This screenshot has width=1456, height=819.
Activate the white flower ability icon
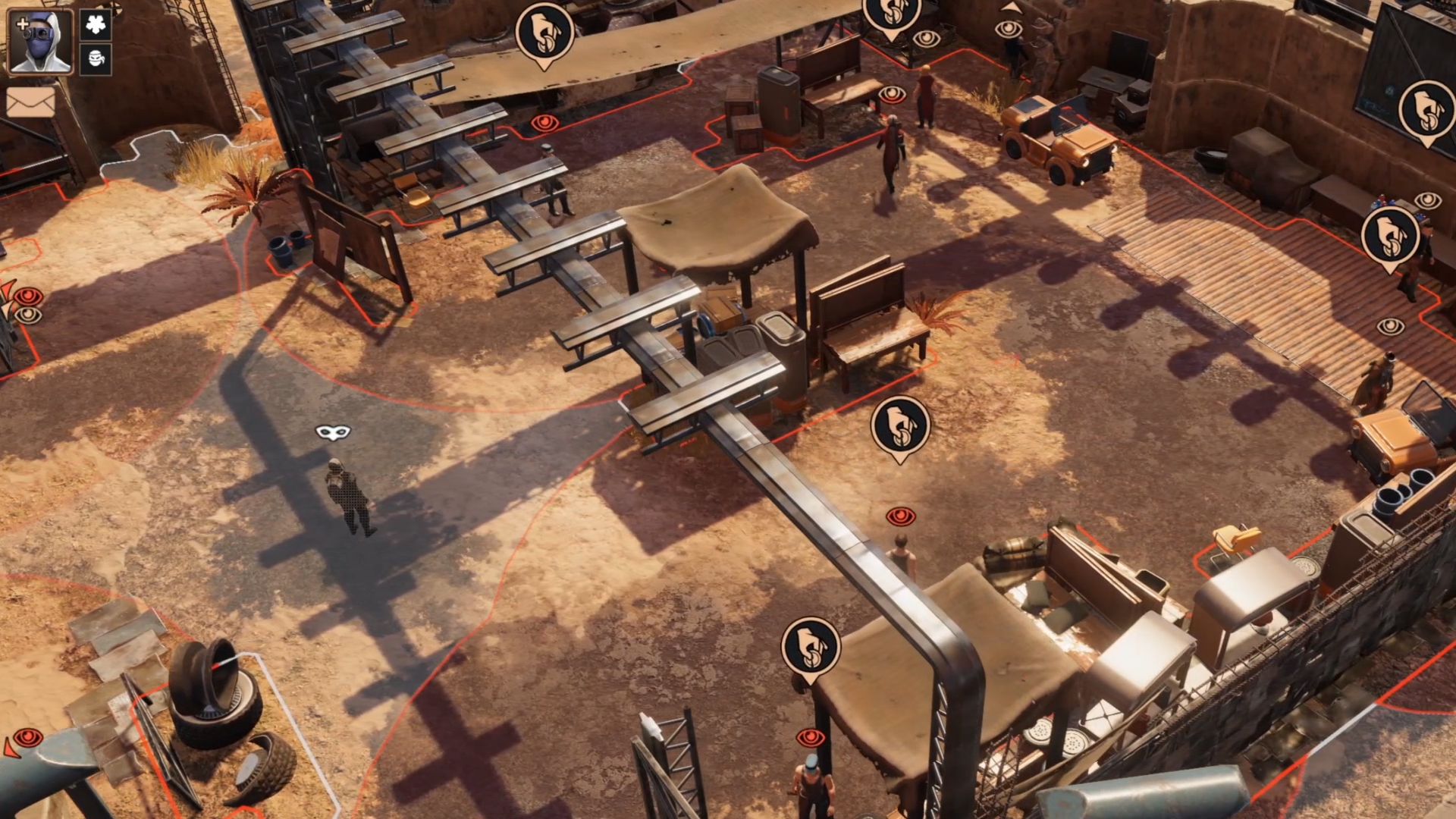click(96, 25)
